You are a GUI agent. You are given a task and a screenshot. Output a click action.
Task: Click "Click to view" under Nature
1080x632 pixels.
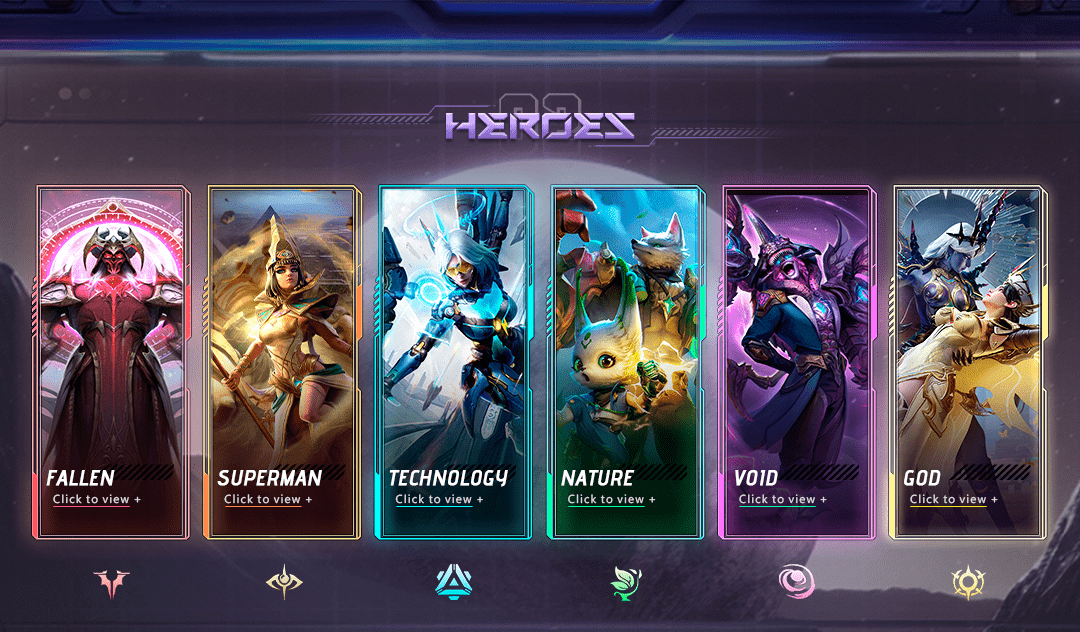point(611,499)
